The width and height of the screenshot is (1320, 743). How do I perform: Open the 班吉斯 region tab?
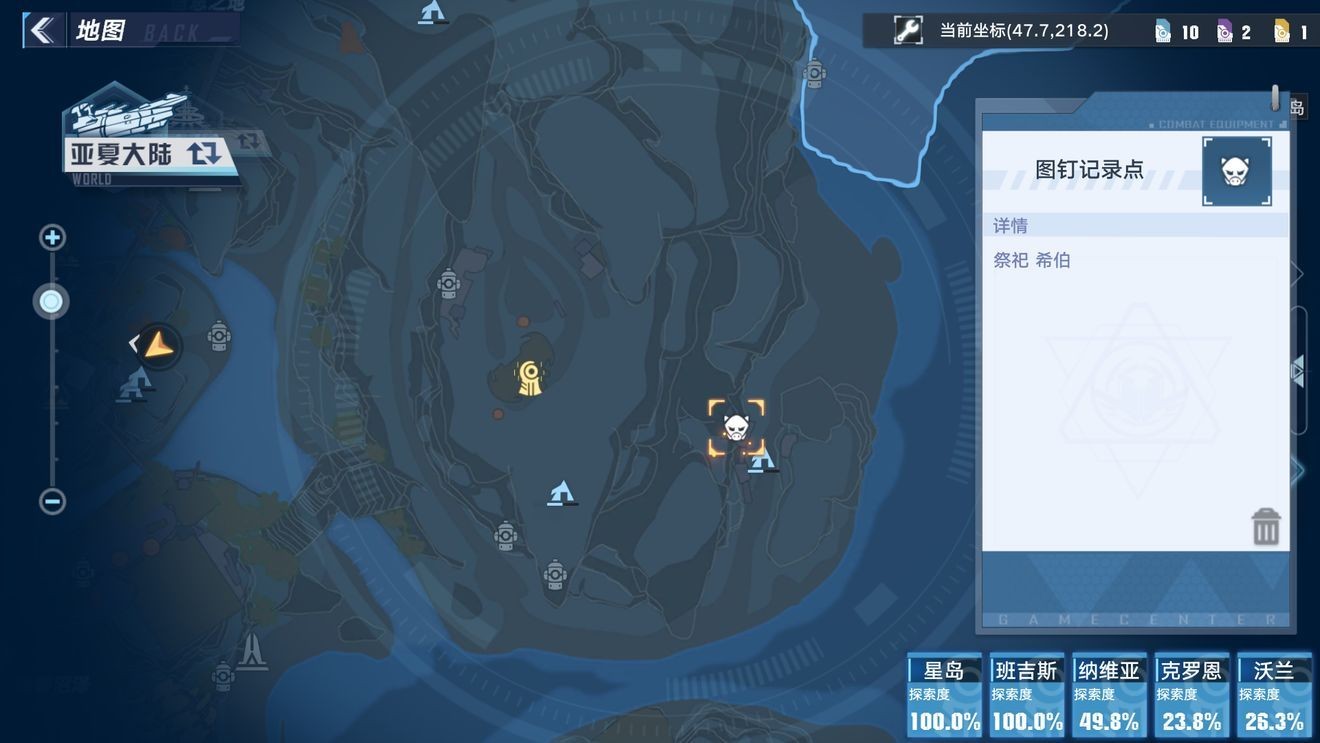coord(1027,695)
